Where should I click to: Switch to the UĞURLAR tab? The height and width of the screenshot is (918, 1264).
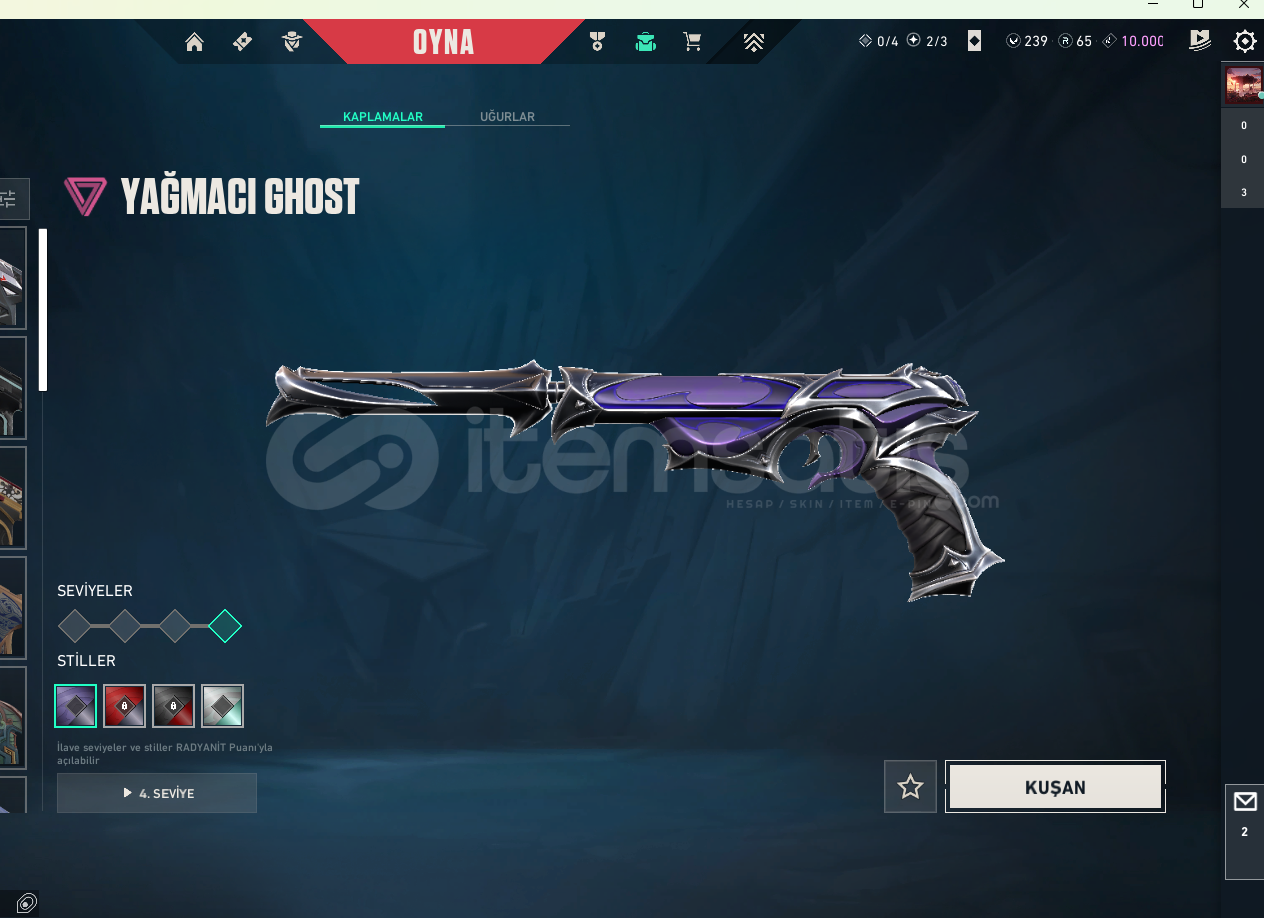coord(507,117)
